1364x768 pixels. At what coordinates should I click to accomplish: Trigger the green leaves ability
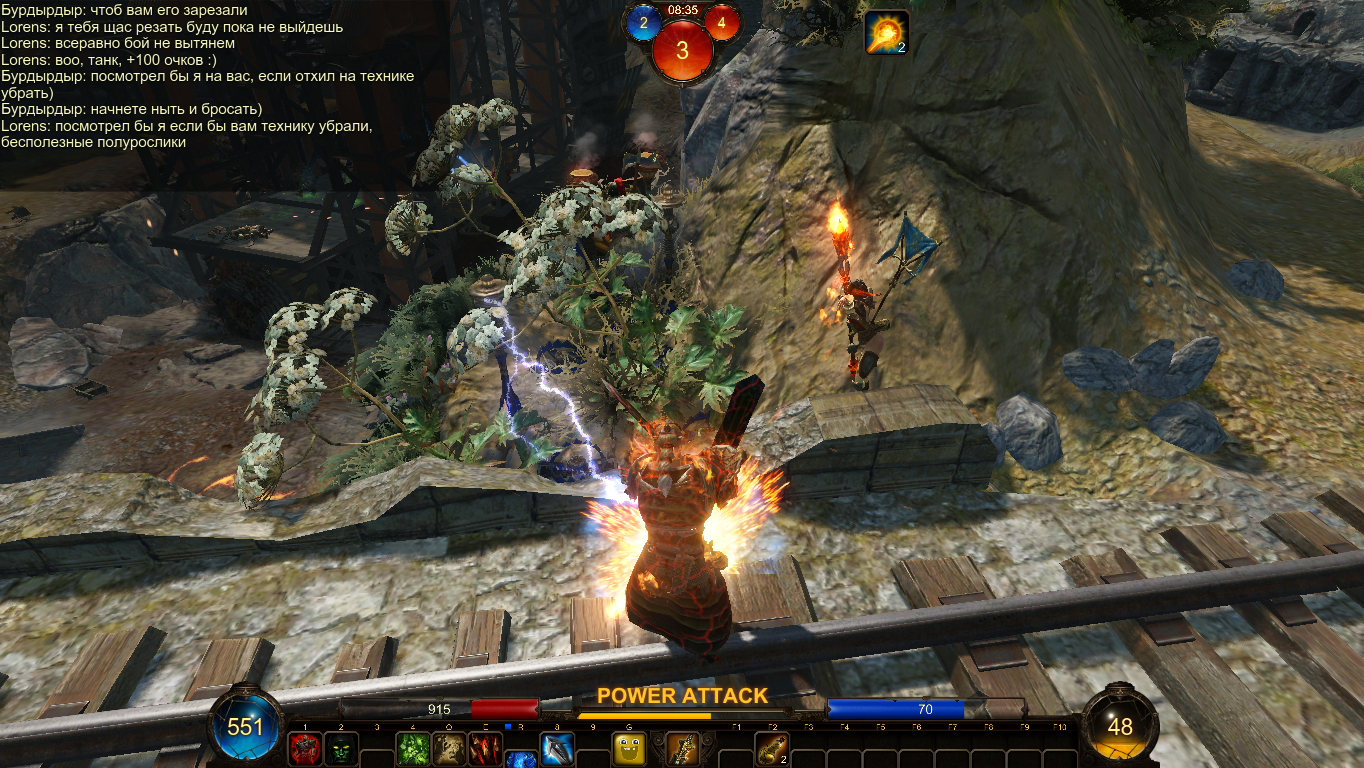413,749
